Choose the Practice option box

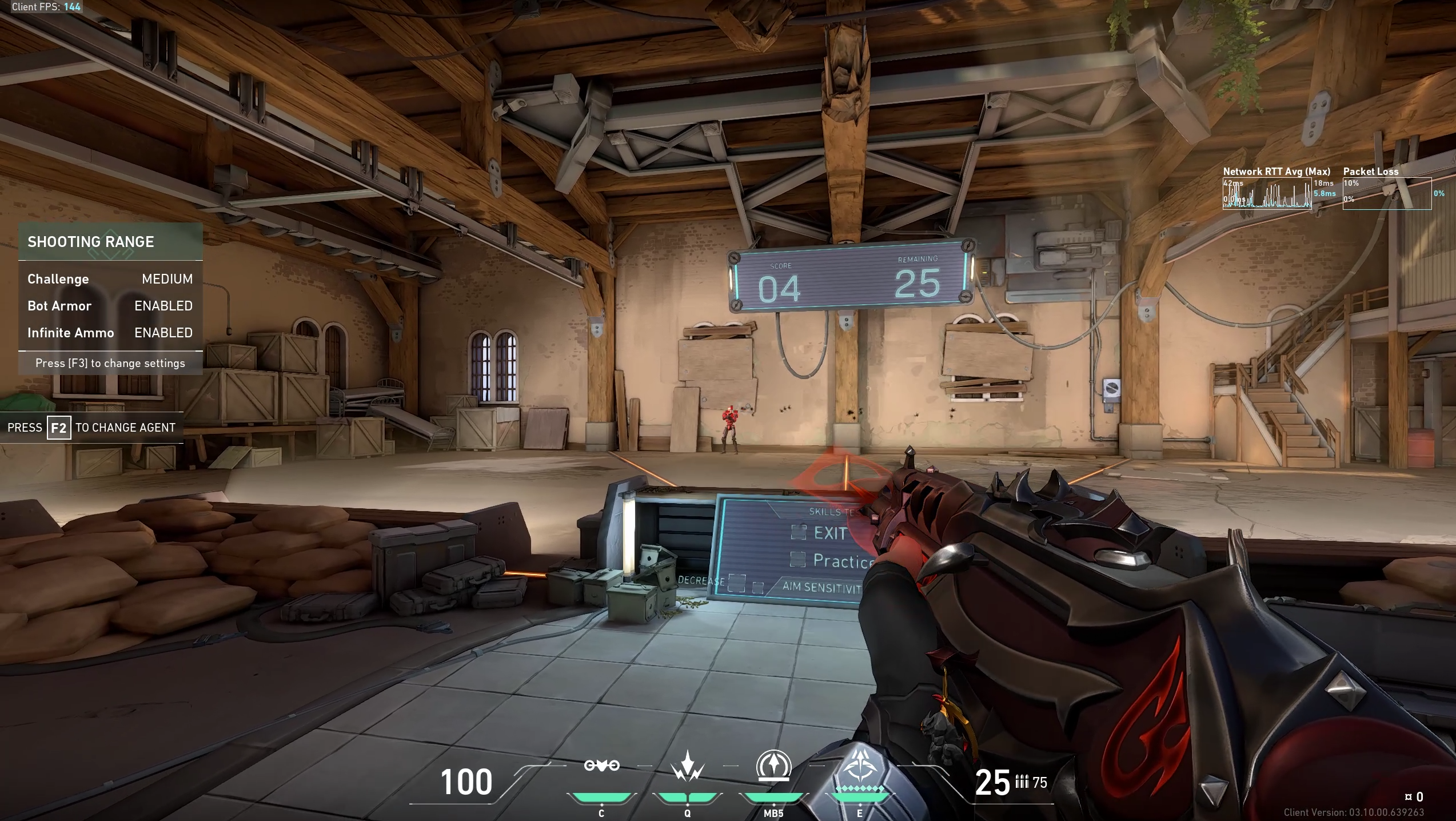click(797, 559)
